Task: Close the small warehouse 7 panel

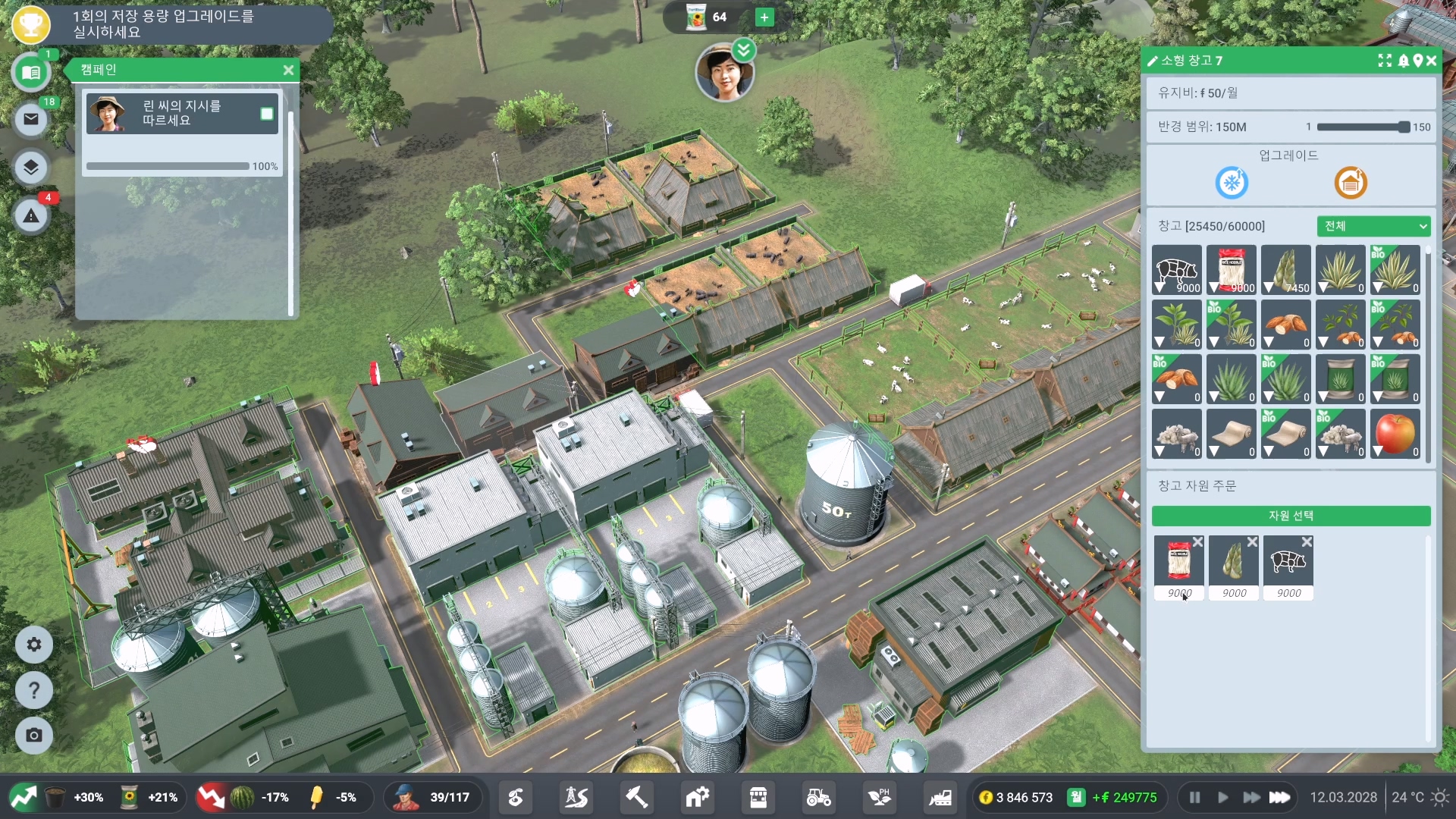Action: 1431,61
